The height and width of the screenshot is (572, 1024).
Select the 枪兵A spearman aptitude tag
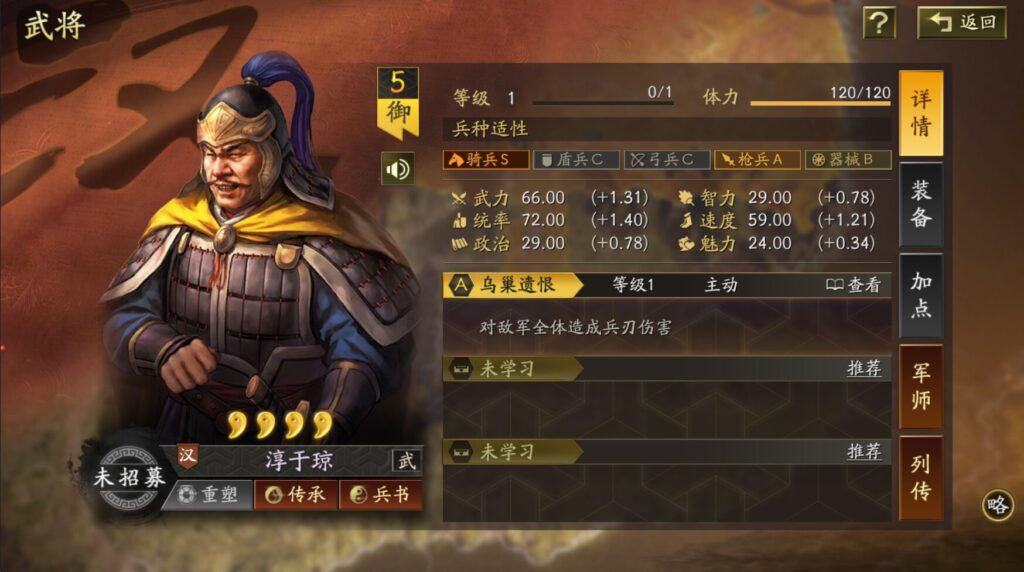click(757, 160)
